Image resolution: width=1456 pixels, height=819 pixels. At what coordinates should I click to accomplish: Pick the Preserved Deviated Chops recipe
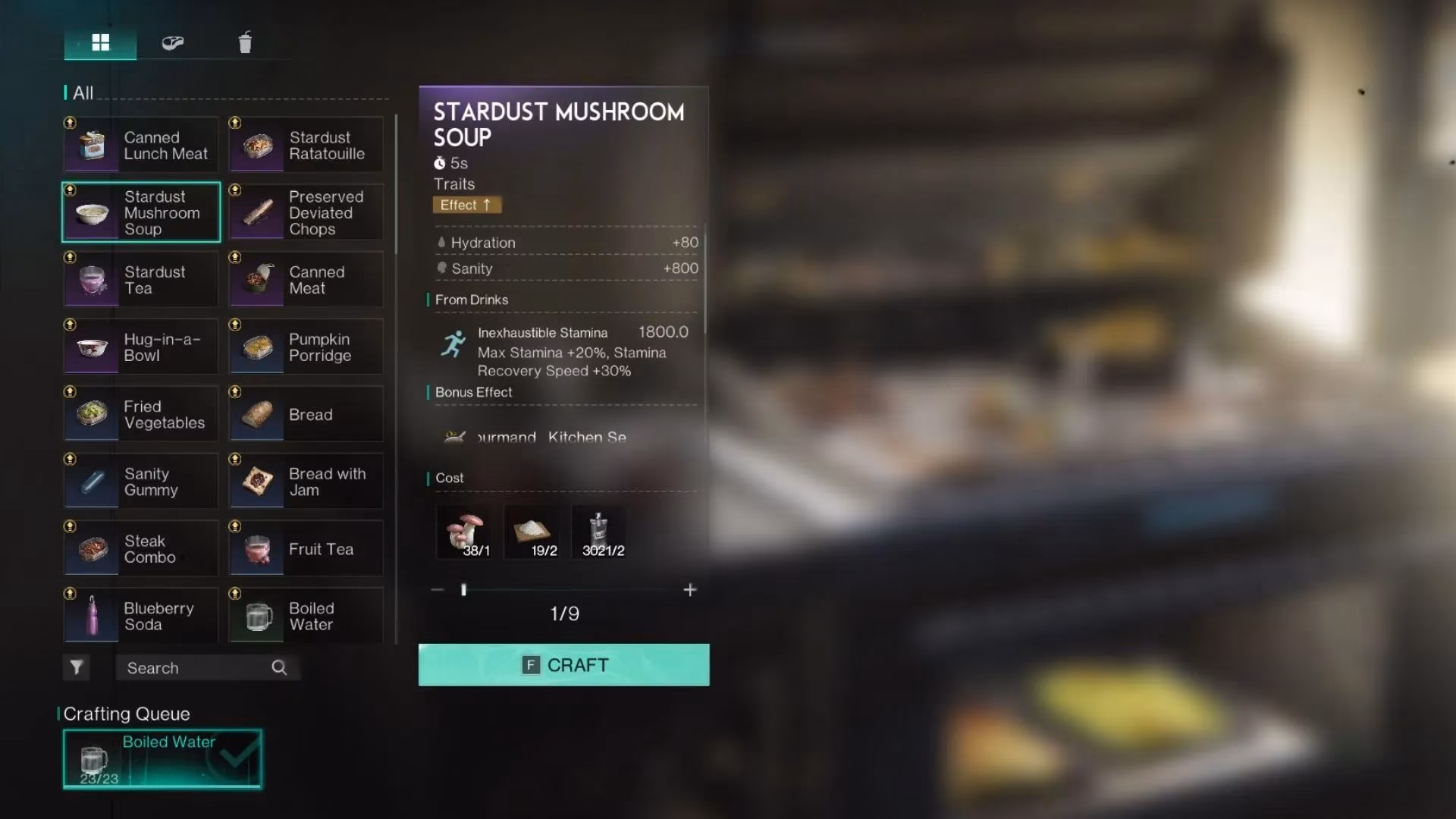[306, 212]
